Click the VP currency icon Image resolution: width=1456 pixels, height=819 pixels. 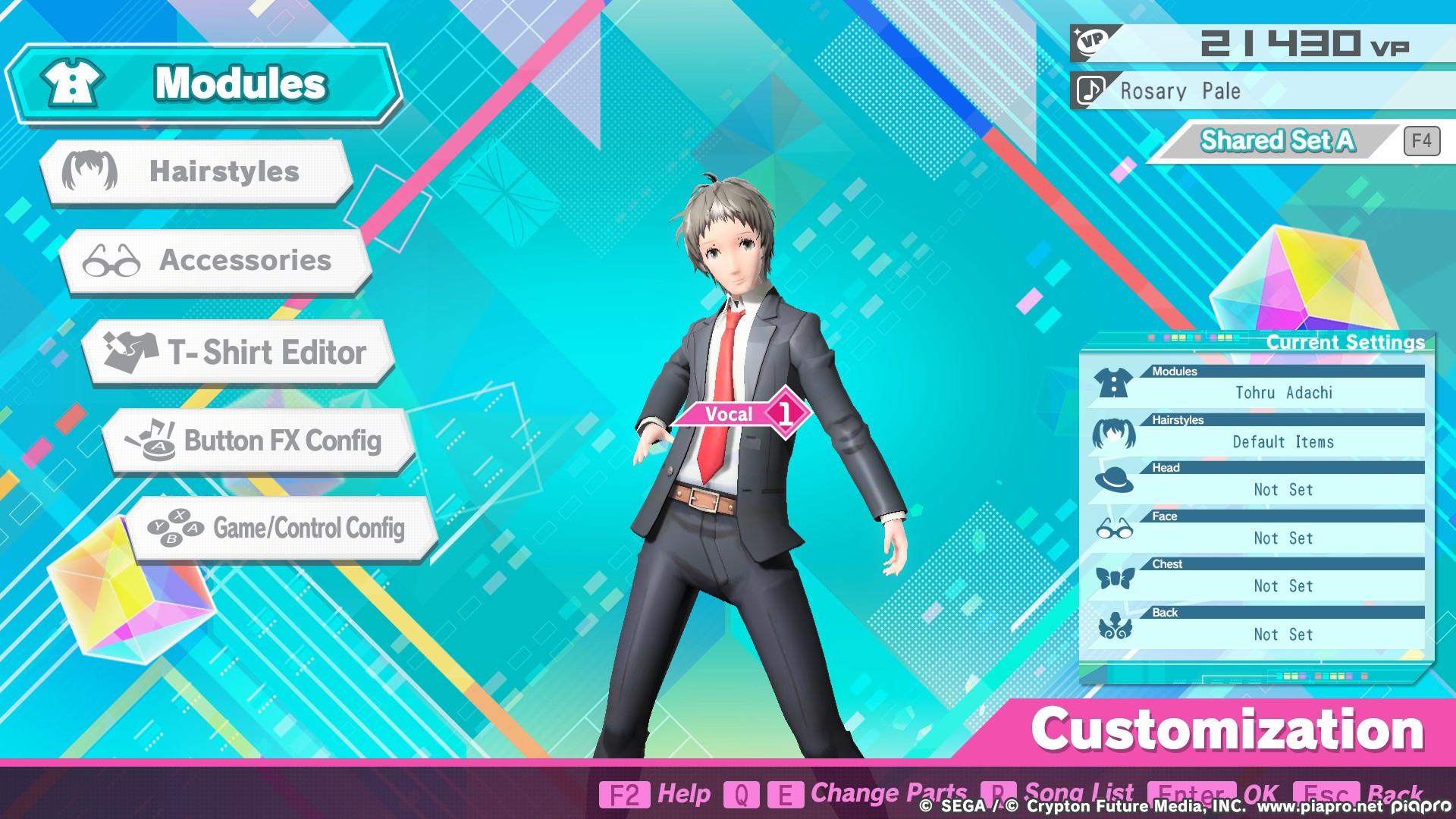point(1090,42)
